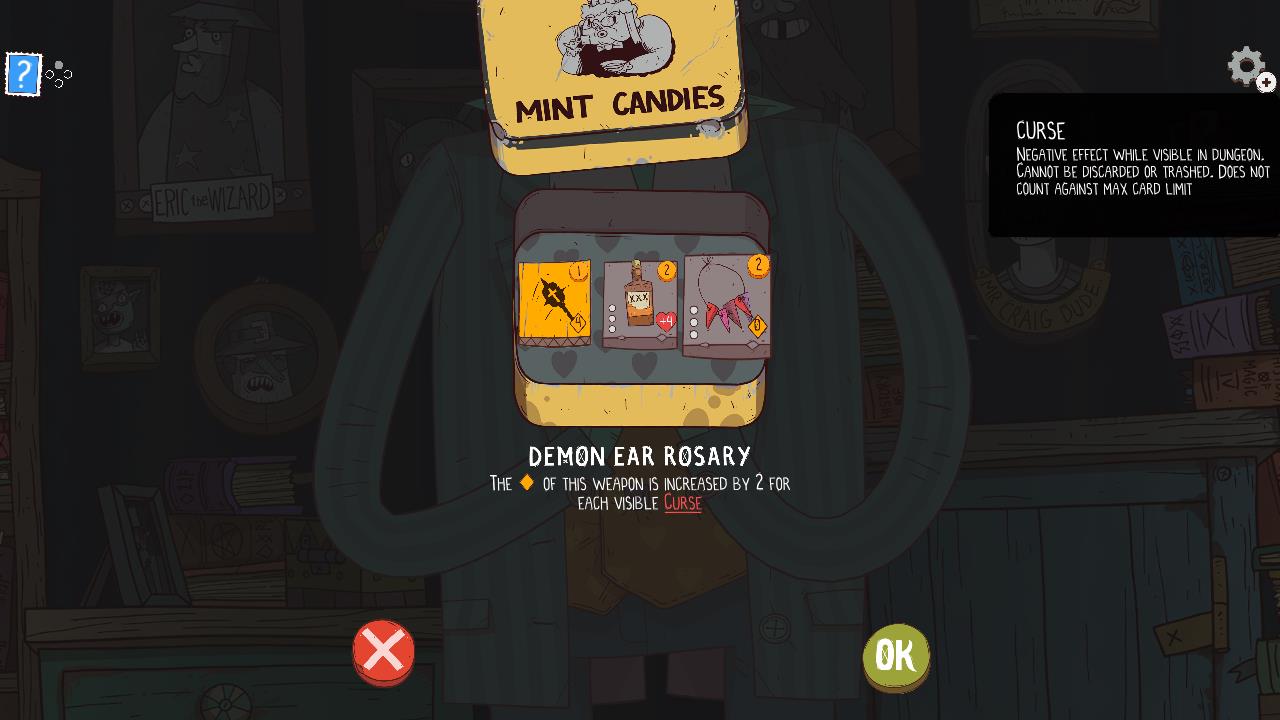The width and height of the screenshot is (1280, 720).
Task: Click the damage diamond on the mace card
Action: click(579, 321)
